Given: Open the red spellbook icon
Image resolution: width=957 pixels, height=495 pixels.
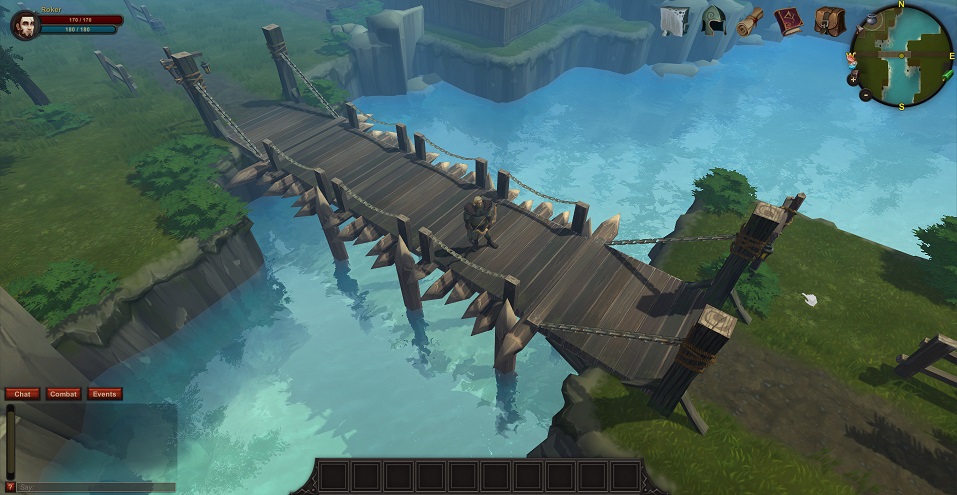Looking at the screenshot, I should coord(789,21).
